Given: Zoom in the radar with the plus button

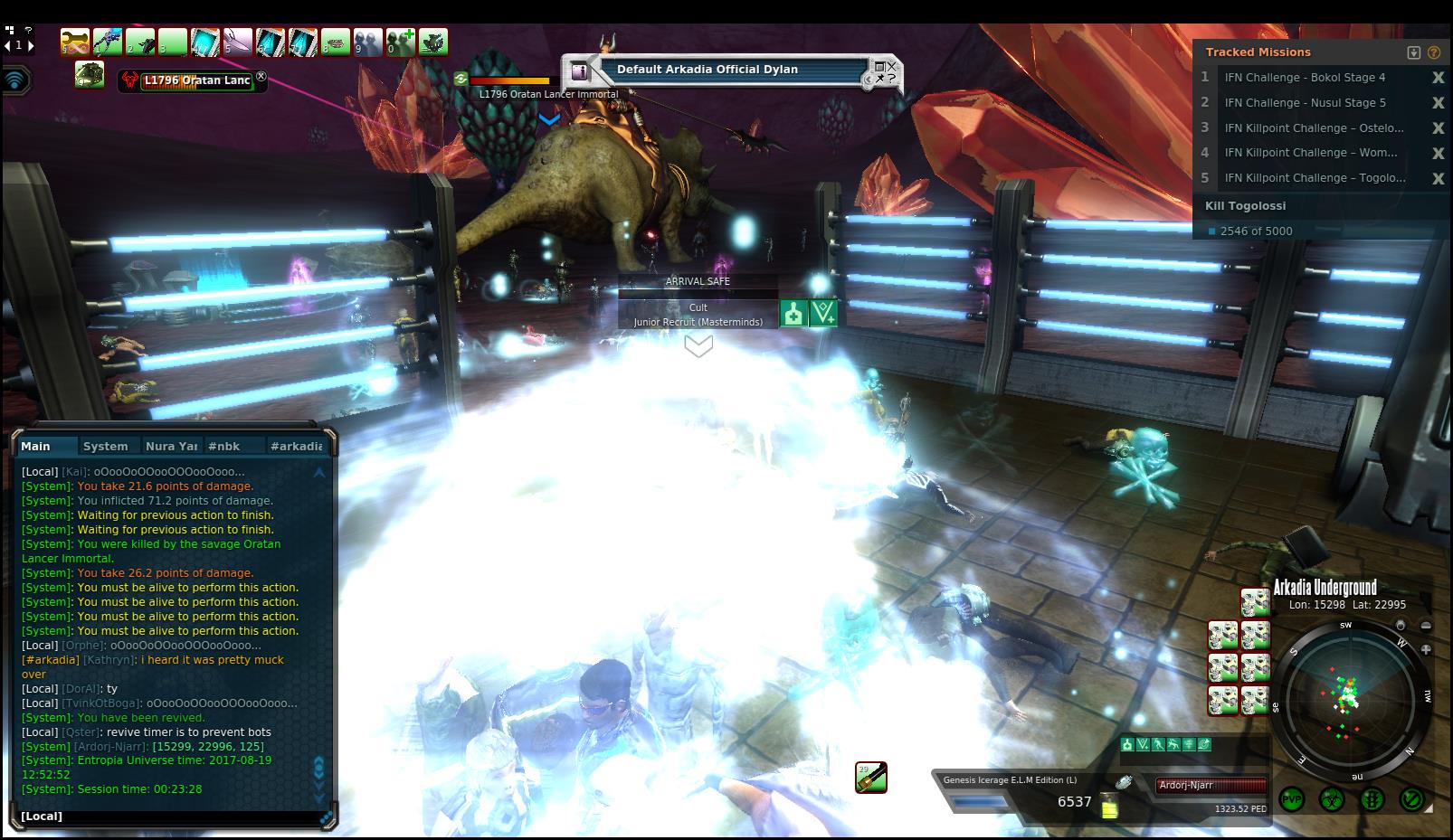Looking at the screenshot, I should (1426, 649).
